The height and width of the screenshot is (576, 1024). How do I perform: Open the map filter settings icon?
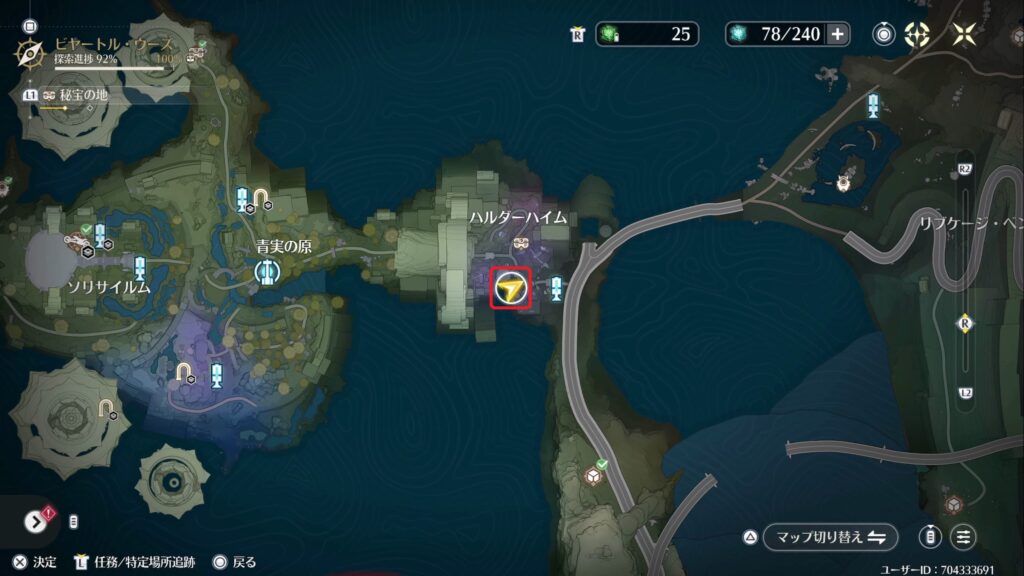pyautogui.click(x=963, y=537)
